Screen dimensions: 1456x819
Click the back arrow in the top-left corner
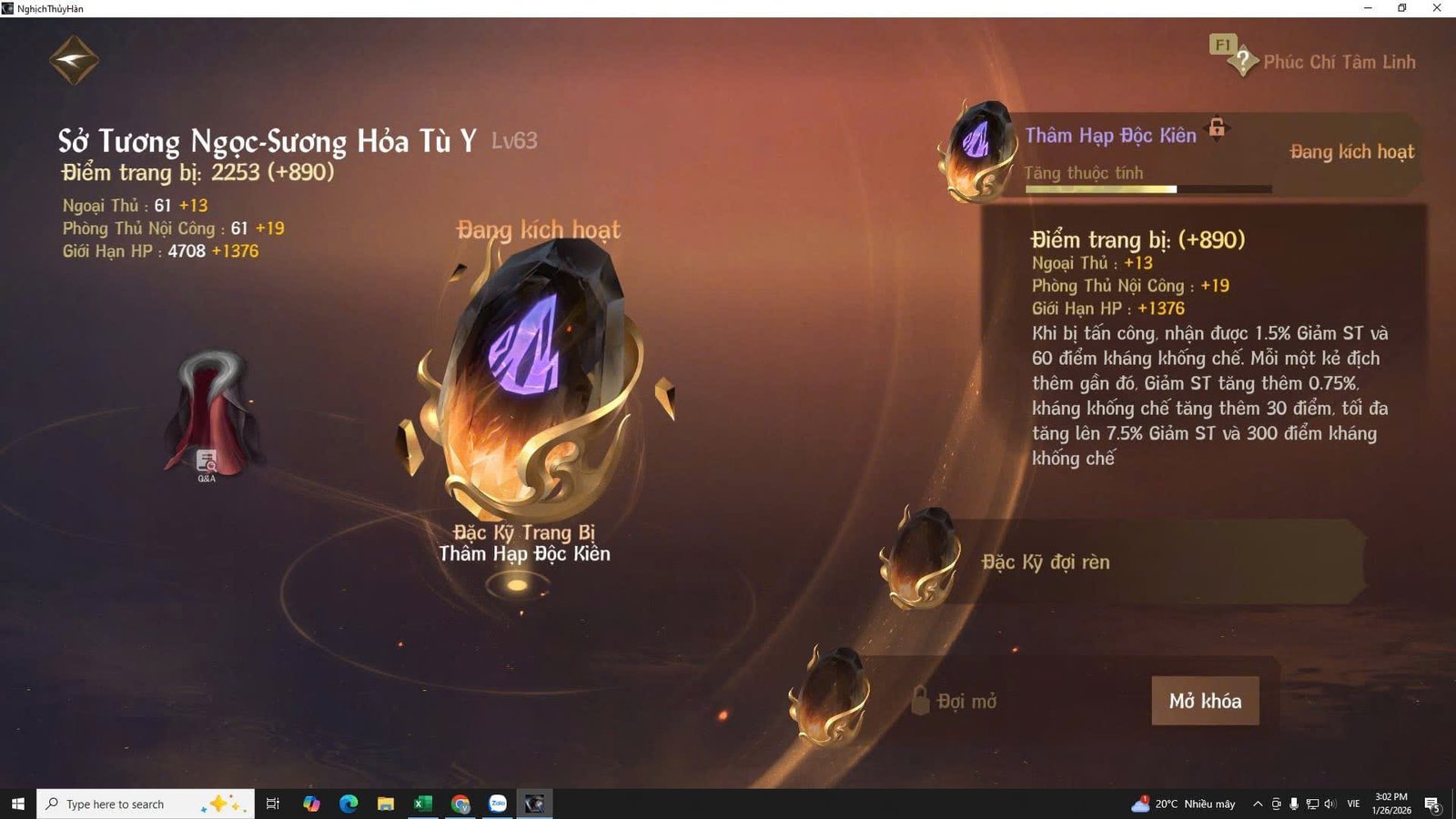click(x=75, y=58)
